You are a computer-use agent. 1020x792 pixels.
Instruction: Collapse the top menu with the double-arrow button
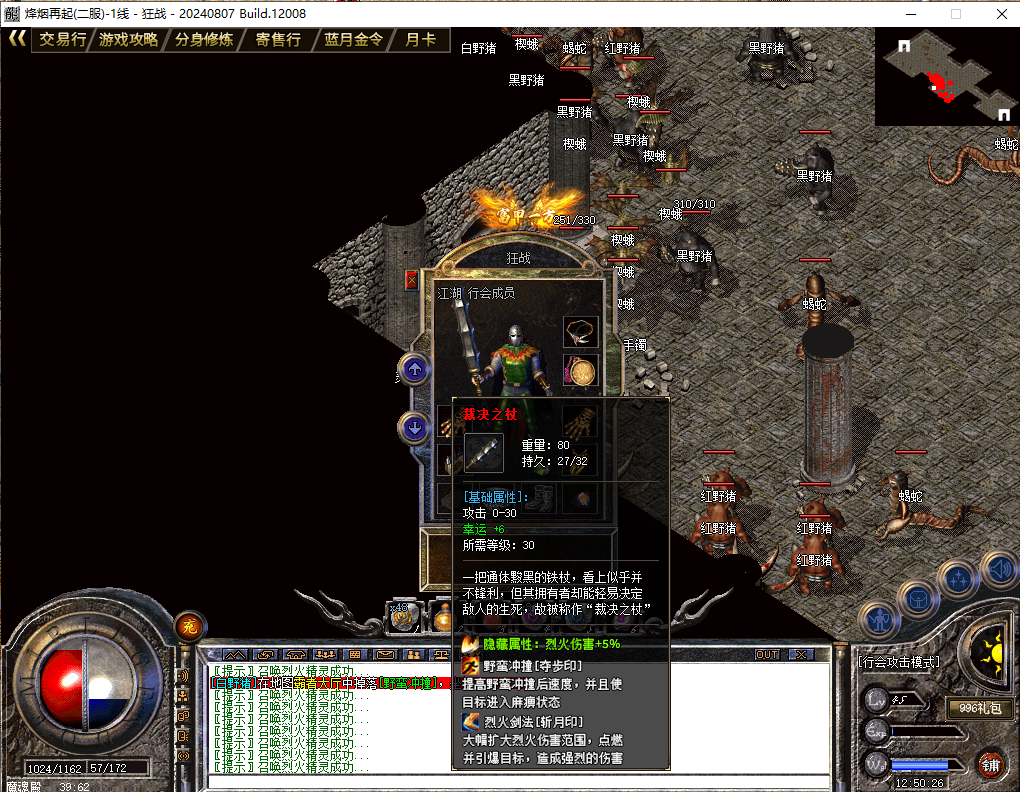(x=16, y=39)
